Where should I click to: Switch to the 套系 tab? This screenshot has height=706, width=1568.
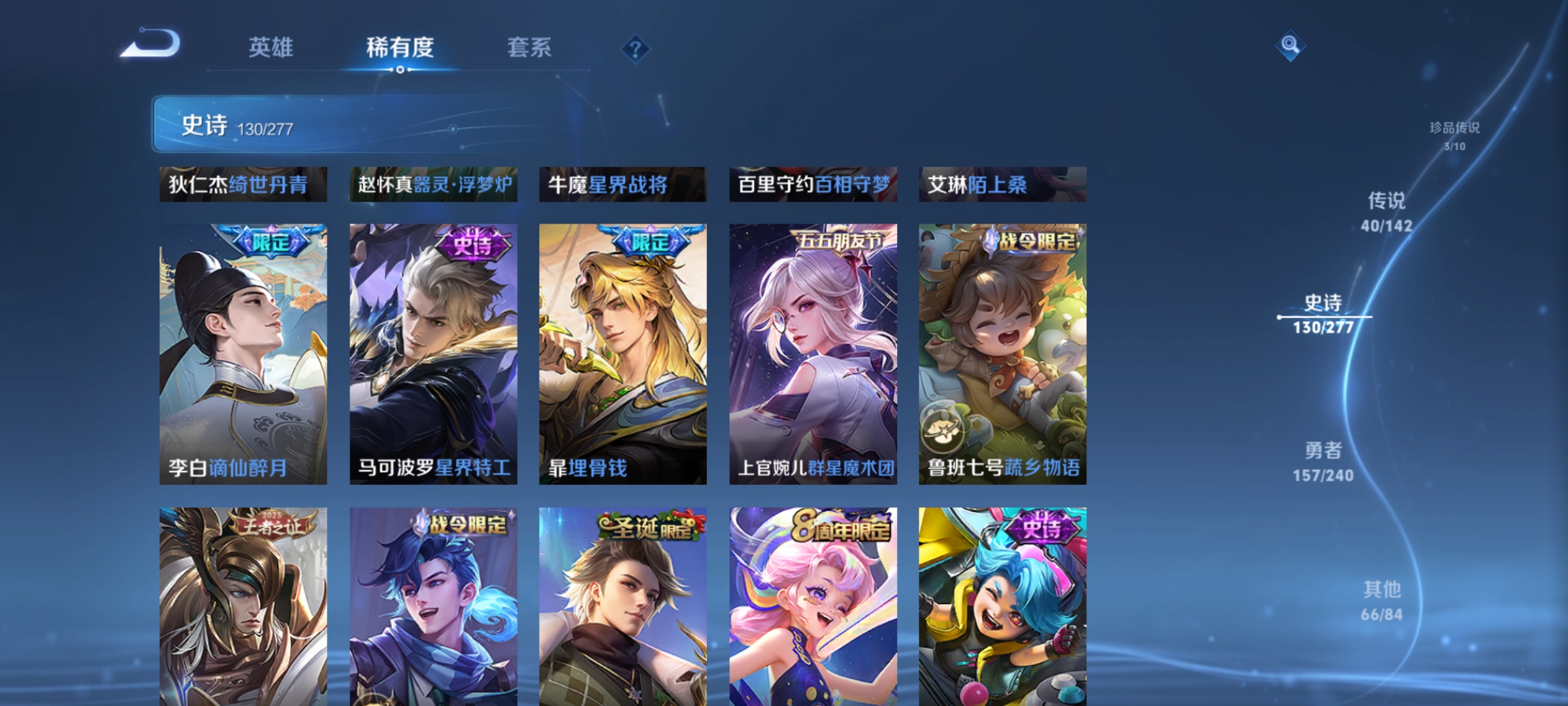pos(529,46)
